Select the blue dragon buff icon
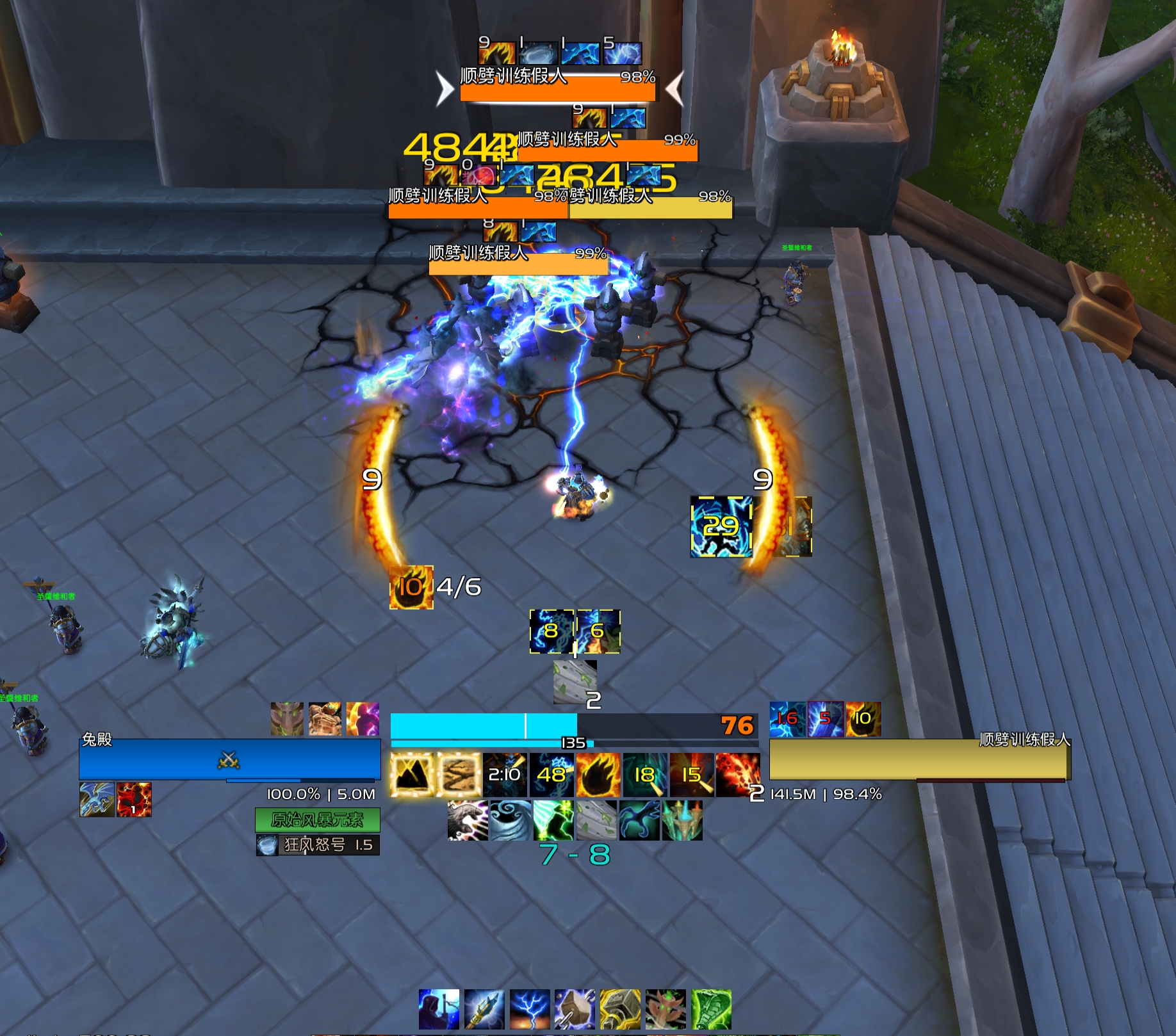Screen dimensions: 1176x1036 [x=97, y=799]
